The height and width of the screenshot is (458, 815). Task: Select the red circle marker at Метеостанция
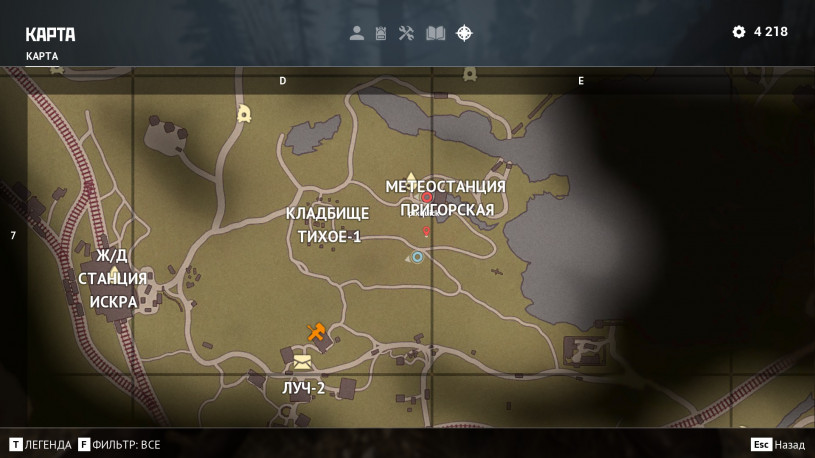[x=427, y=197]
